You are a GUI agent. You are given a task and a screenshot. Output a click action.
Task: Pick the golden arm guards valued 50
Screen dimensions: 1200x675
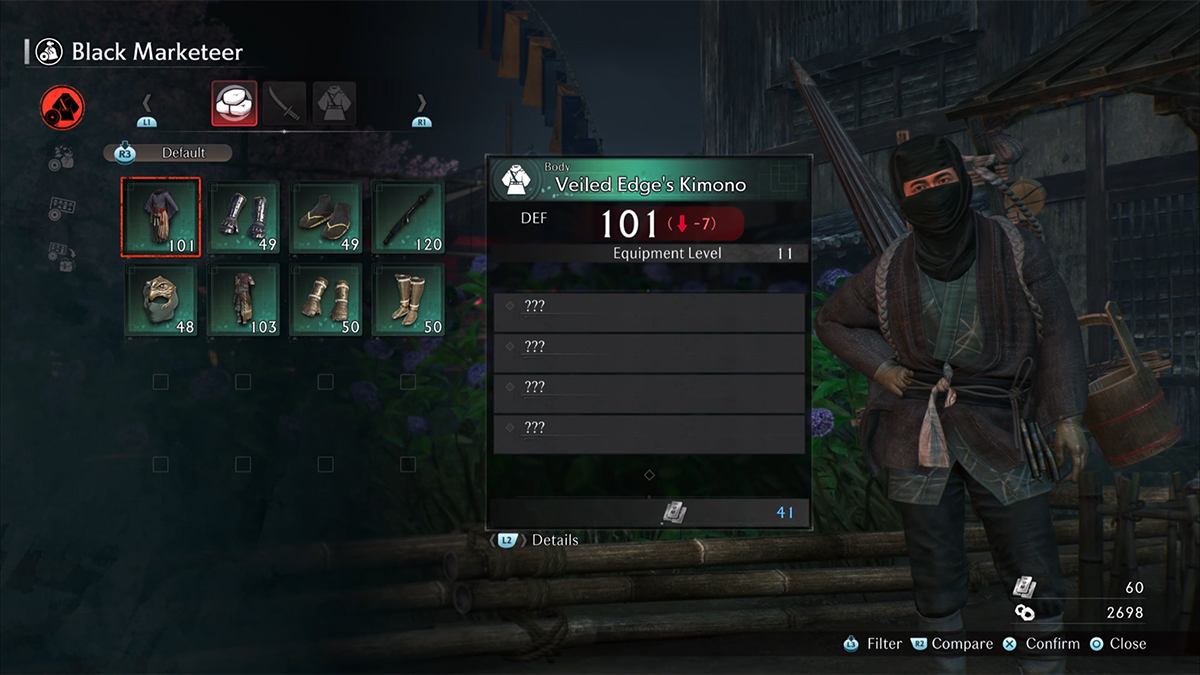click(327, 299)
